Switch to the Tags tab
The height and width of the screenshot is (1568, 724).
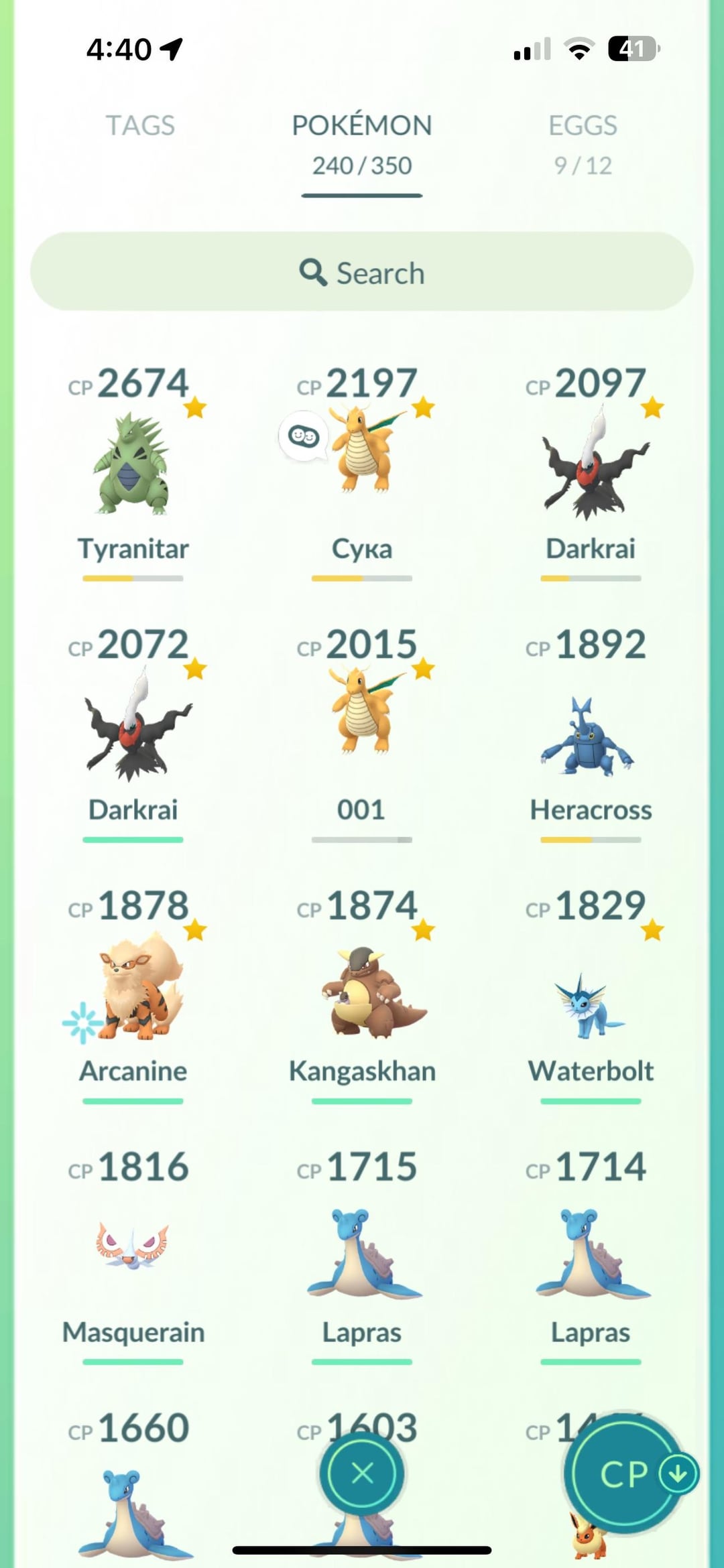140,126
